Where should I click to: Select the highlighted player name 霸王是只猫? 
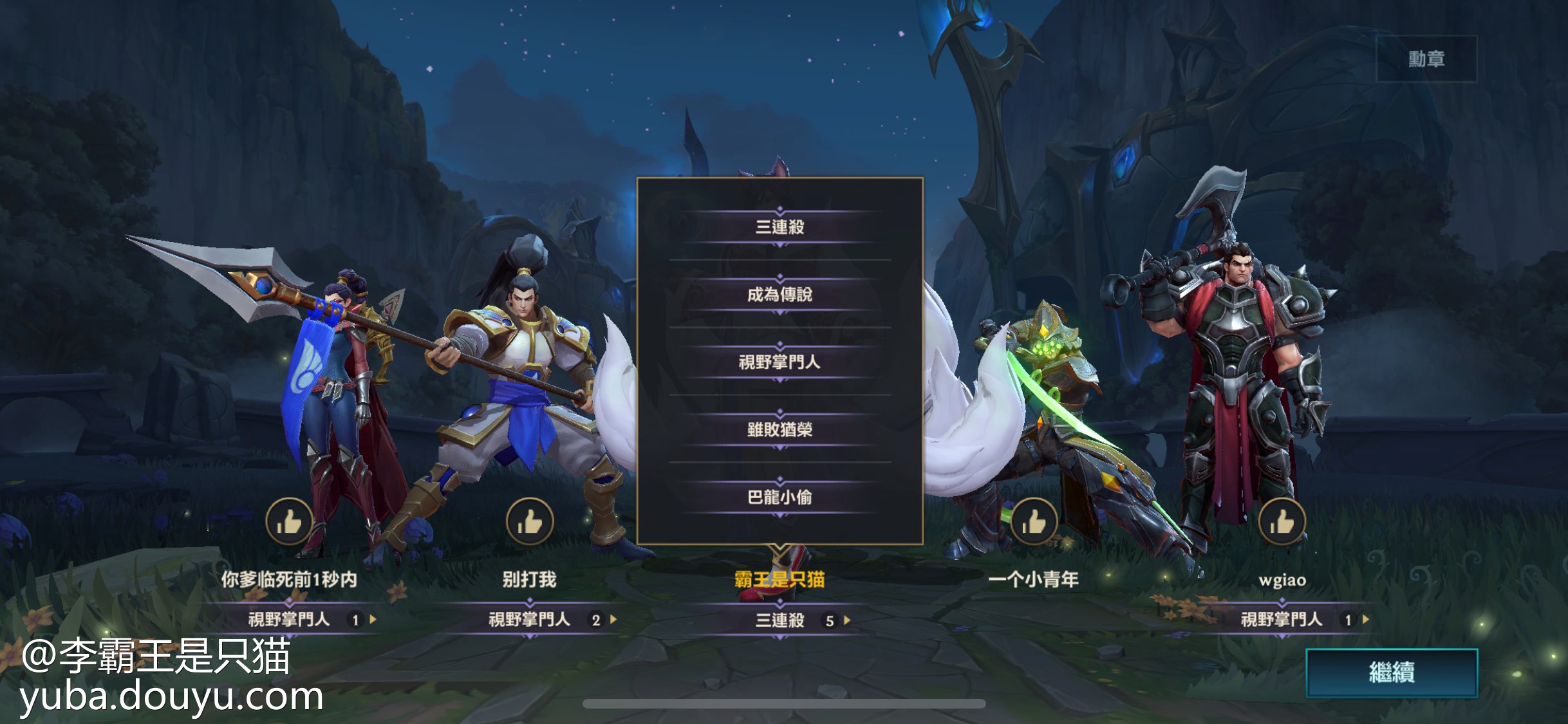779,579
